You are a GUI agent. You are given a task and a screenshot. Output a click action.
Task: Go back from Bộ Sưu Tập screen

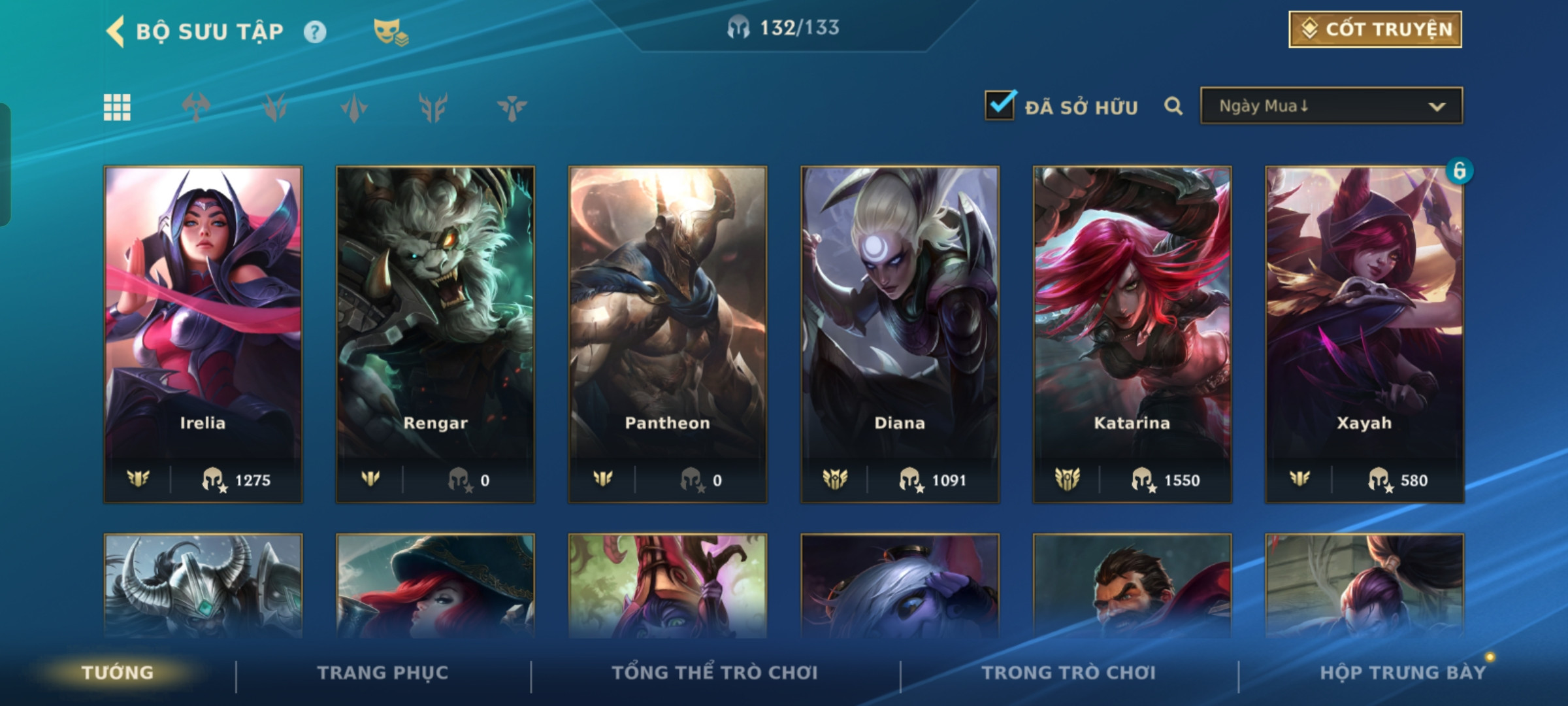(116, 31)
